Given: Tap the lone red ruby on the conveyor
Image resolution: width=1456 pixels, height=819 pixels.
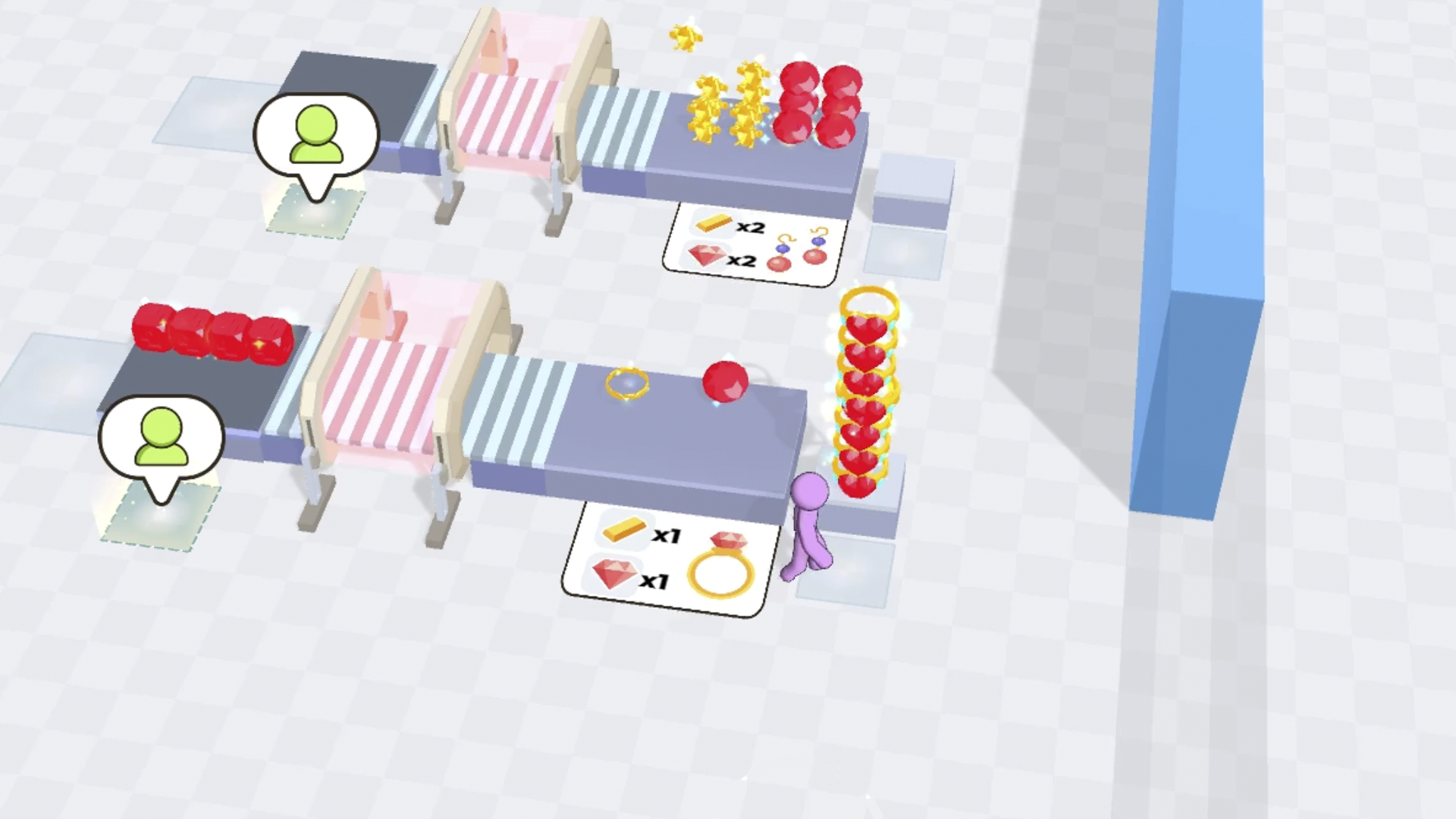Looking at the screenshot, I should pyautogui.click(x=726, y=381).
